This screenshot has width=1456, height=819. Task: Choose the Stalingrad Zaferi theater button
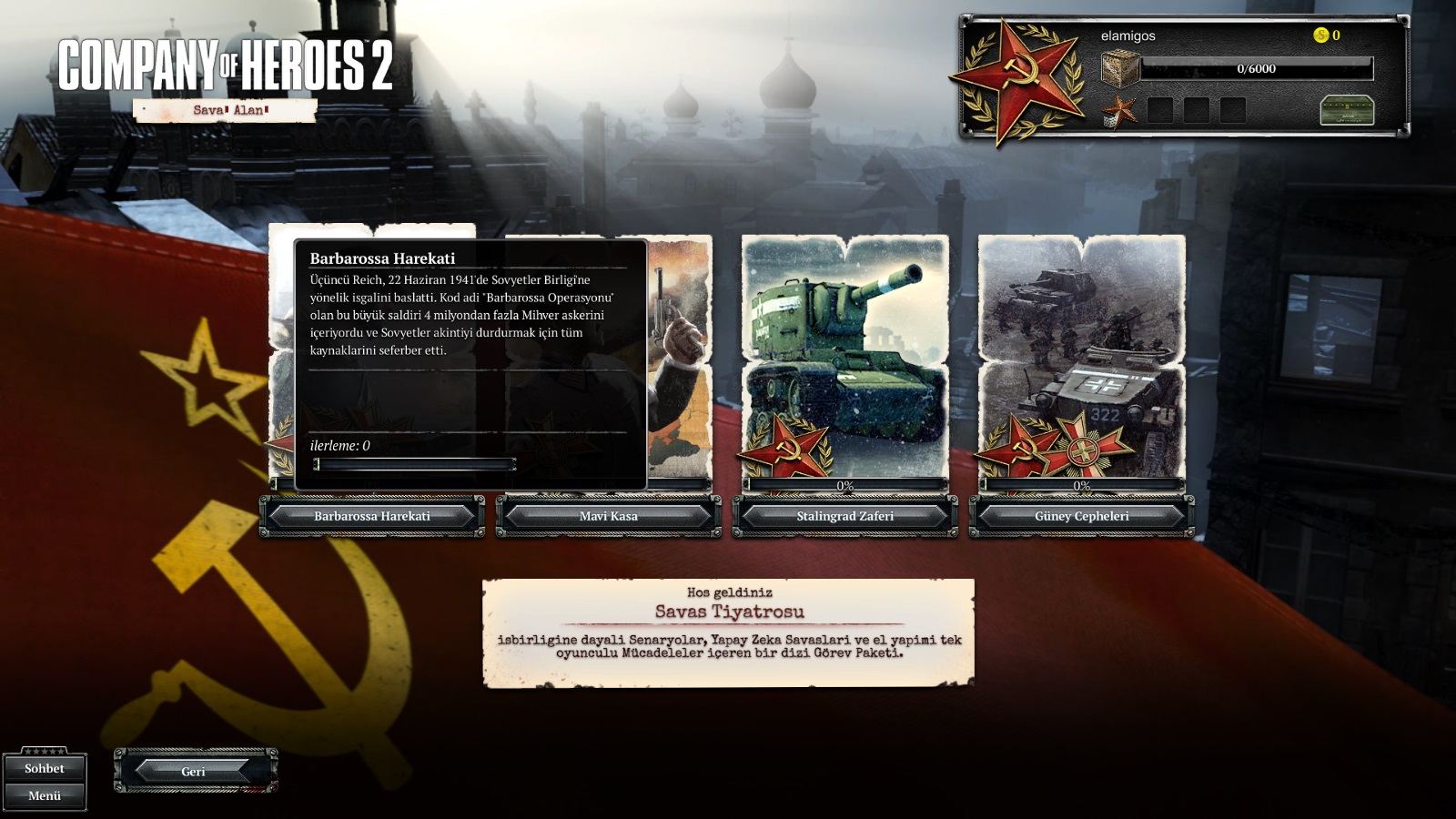844,516
